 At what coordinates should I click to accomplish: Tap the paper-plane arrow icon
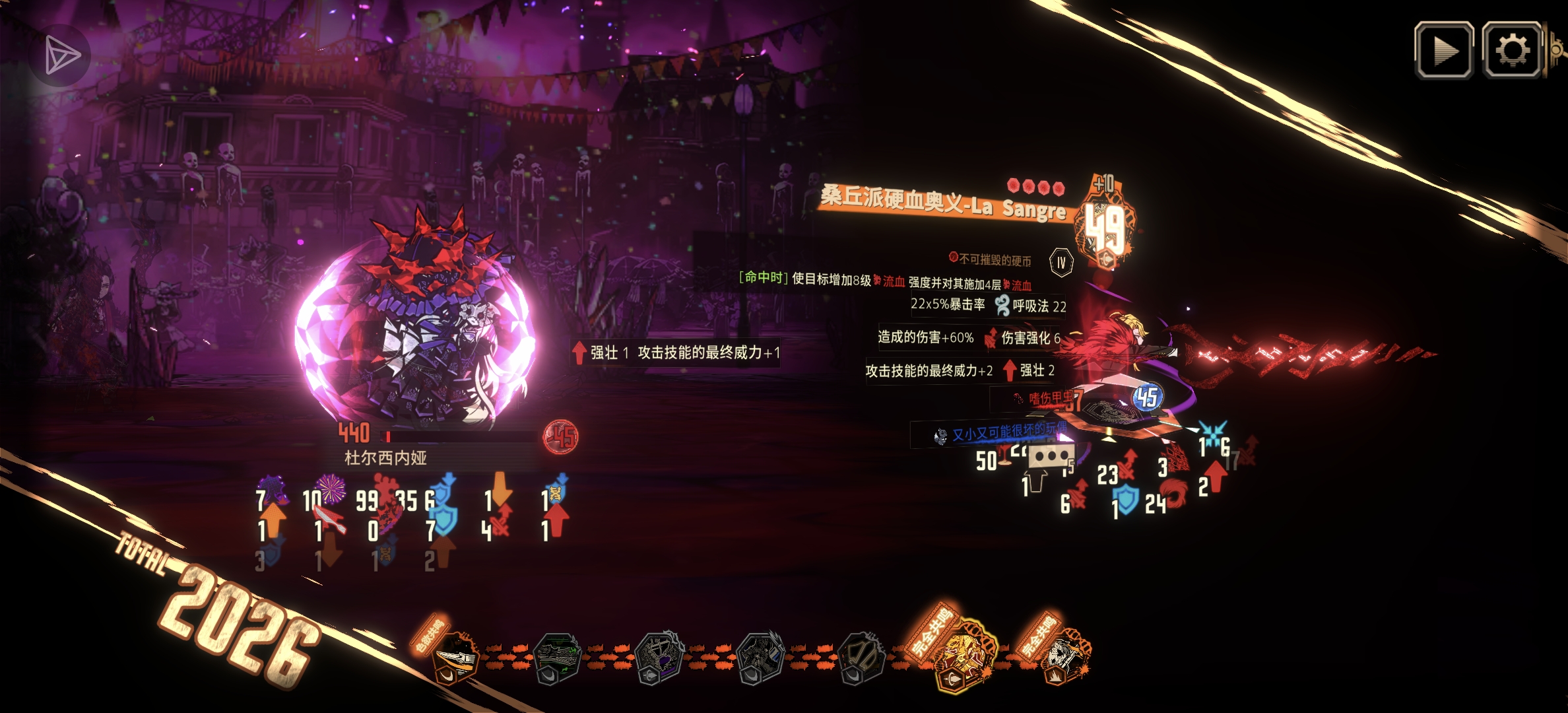pos(62,55)
